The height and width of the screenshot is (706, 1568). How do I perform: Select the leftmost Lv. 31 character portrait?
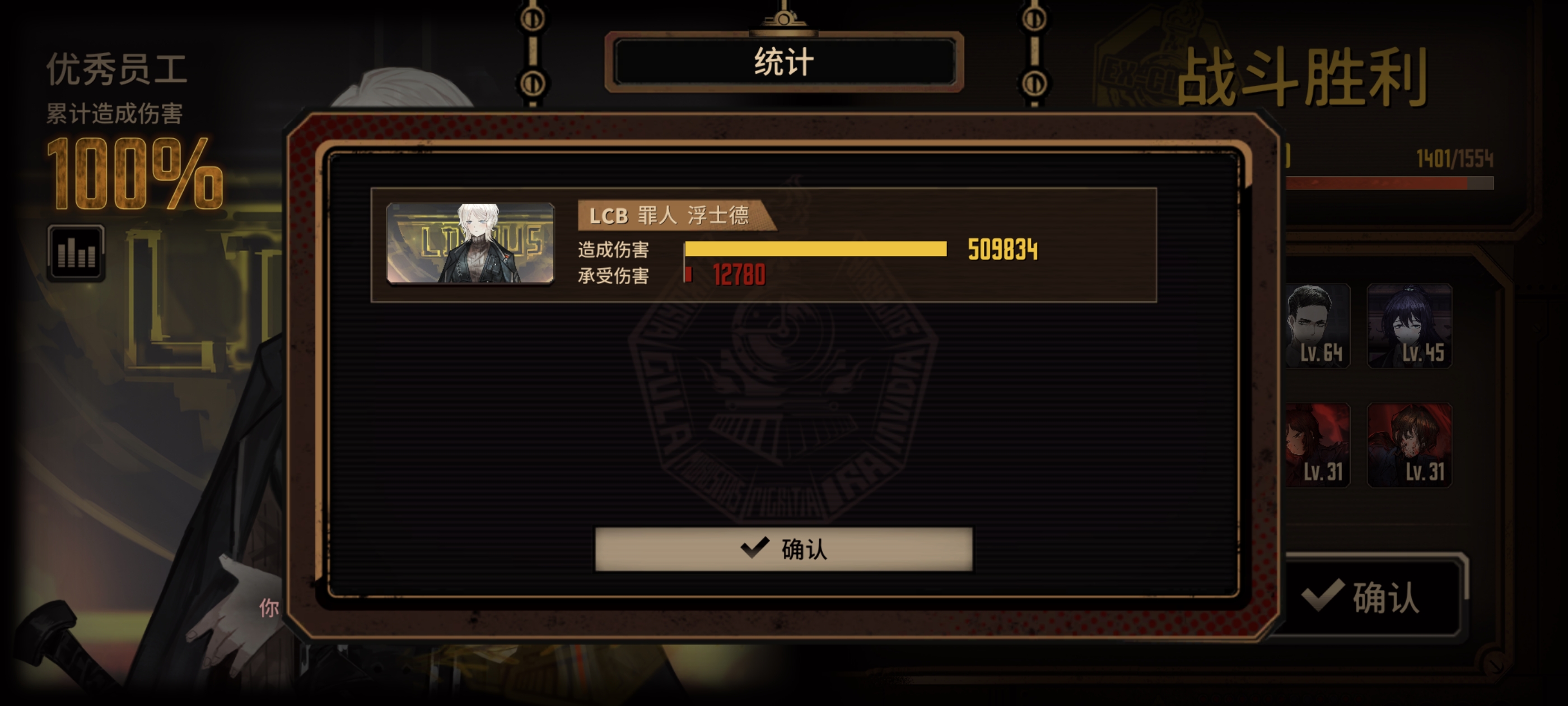tap(1318, 447)
